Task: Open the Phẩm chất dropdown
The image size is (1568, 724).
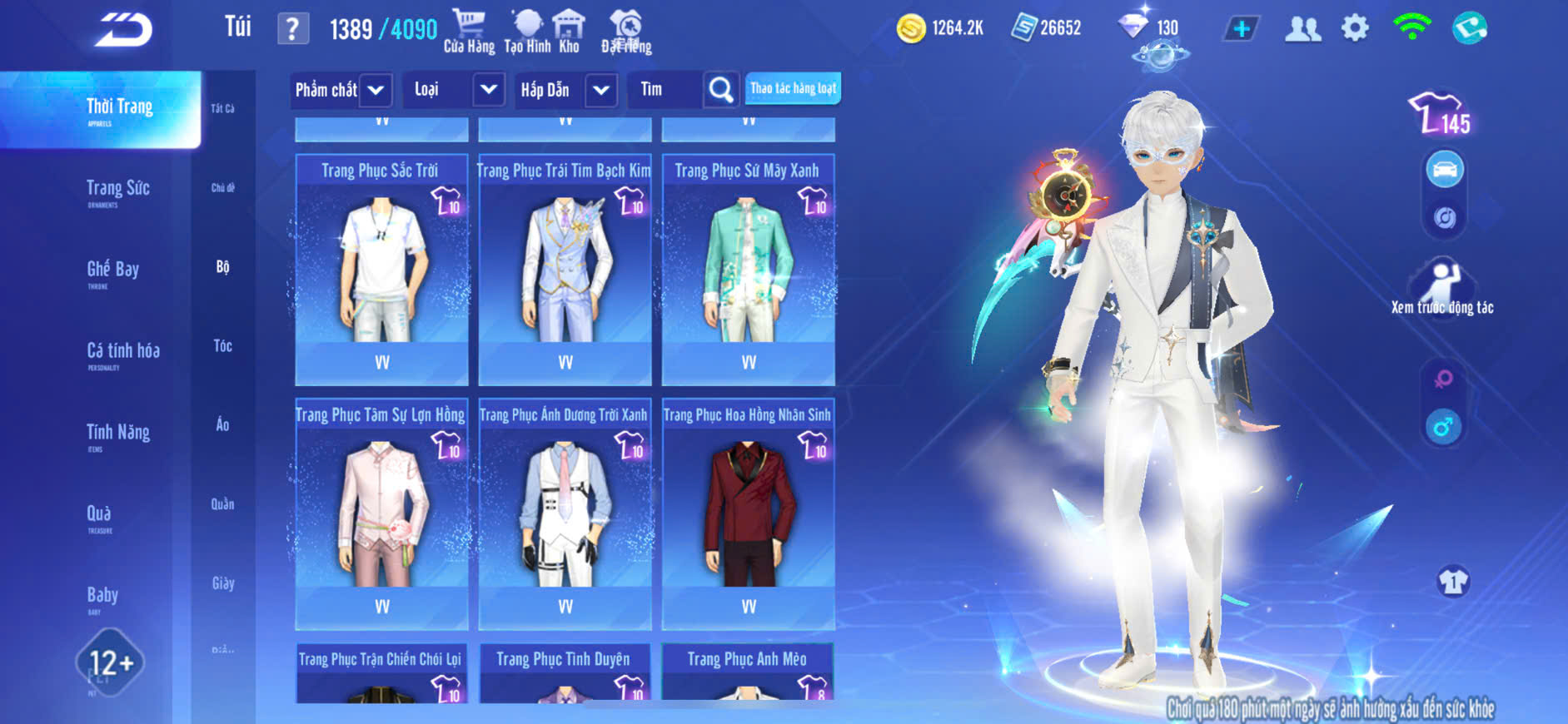Action: [341, 90]
